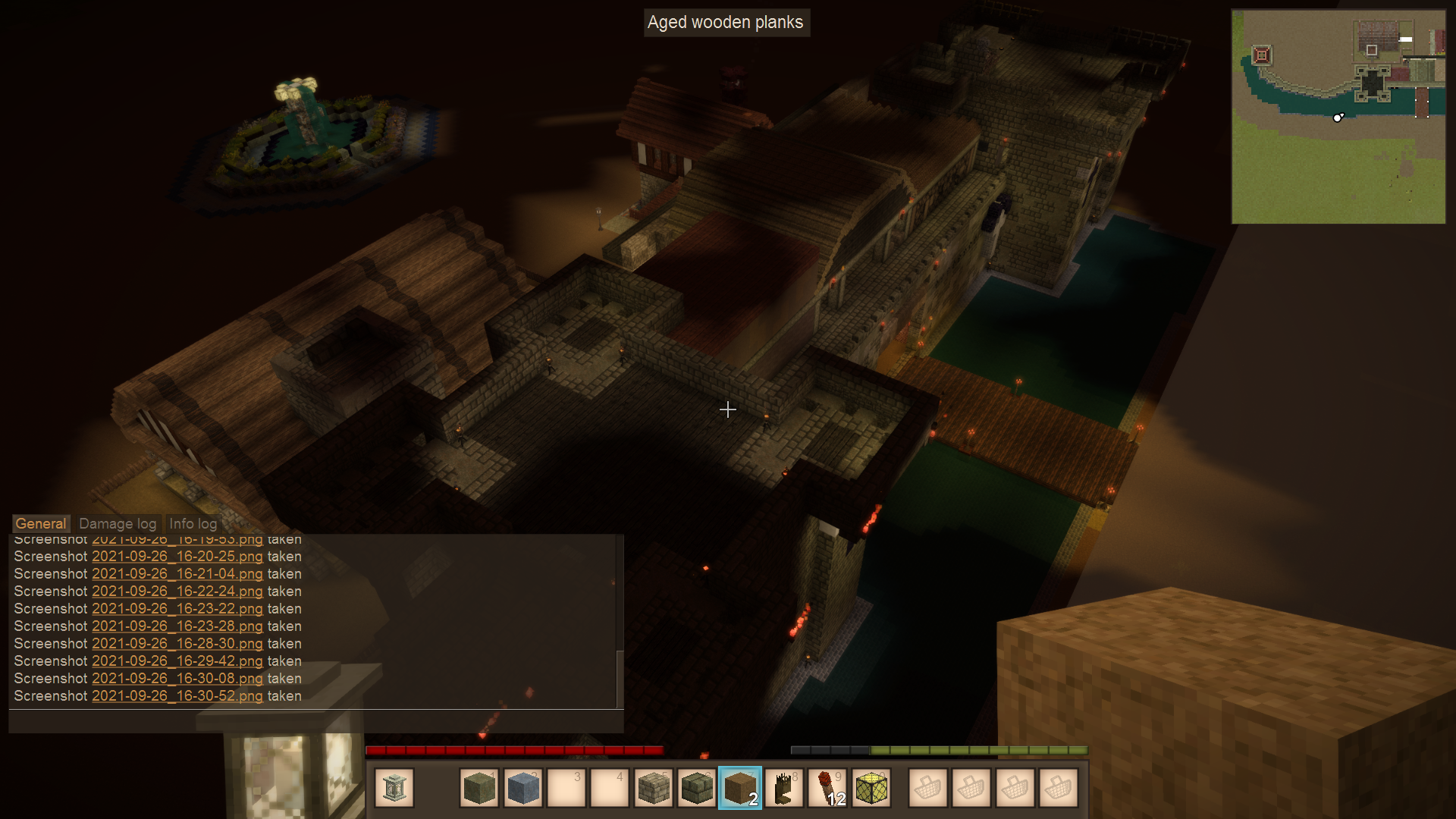The image size is (1456, 819).
Task: Click the chat log scrollbar
Action: tap(620, 678)
